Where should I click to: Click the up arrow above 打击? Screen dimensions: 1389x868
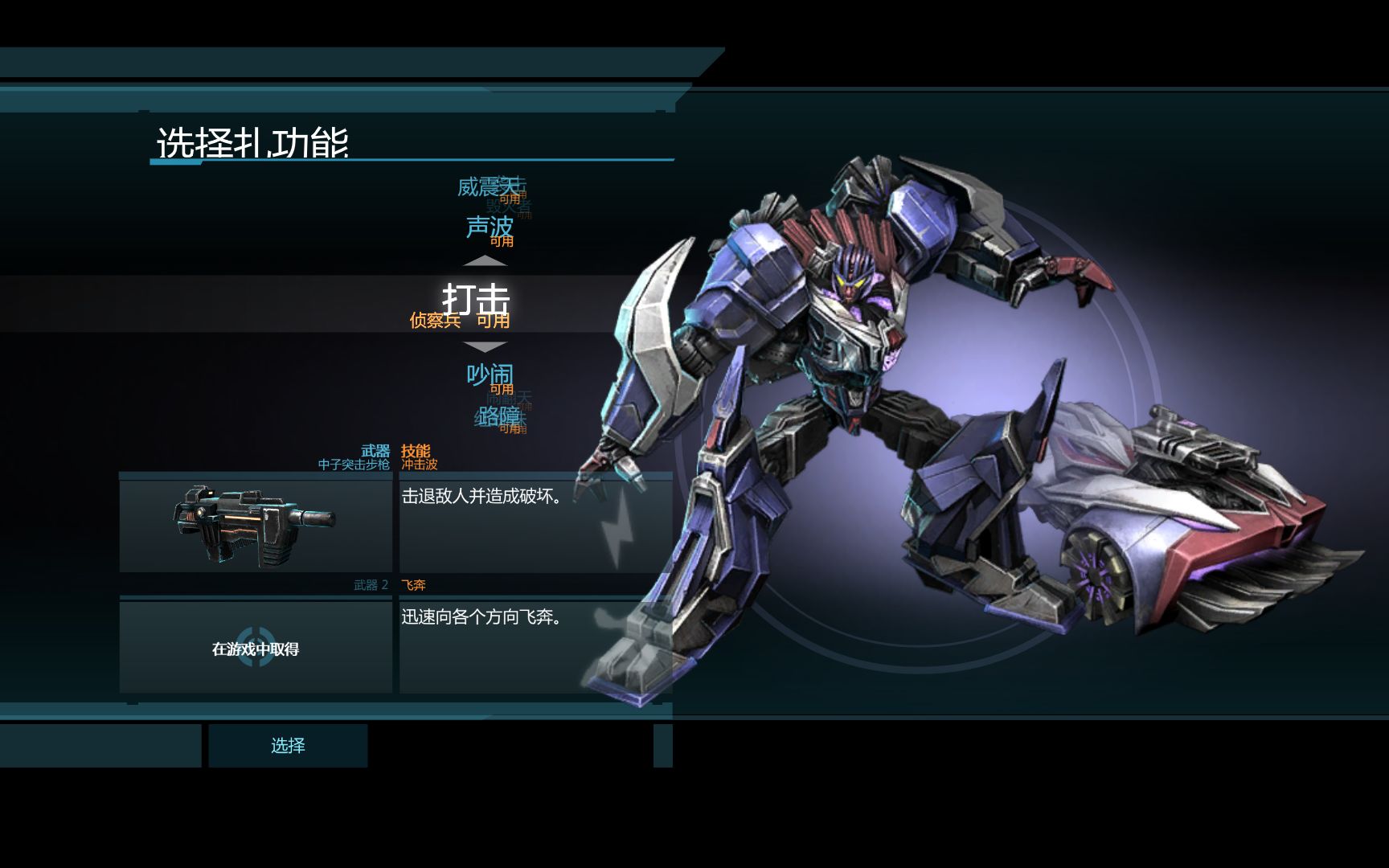pos(485,261)
